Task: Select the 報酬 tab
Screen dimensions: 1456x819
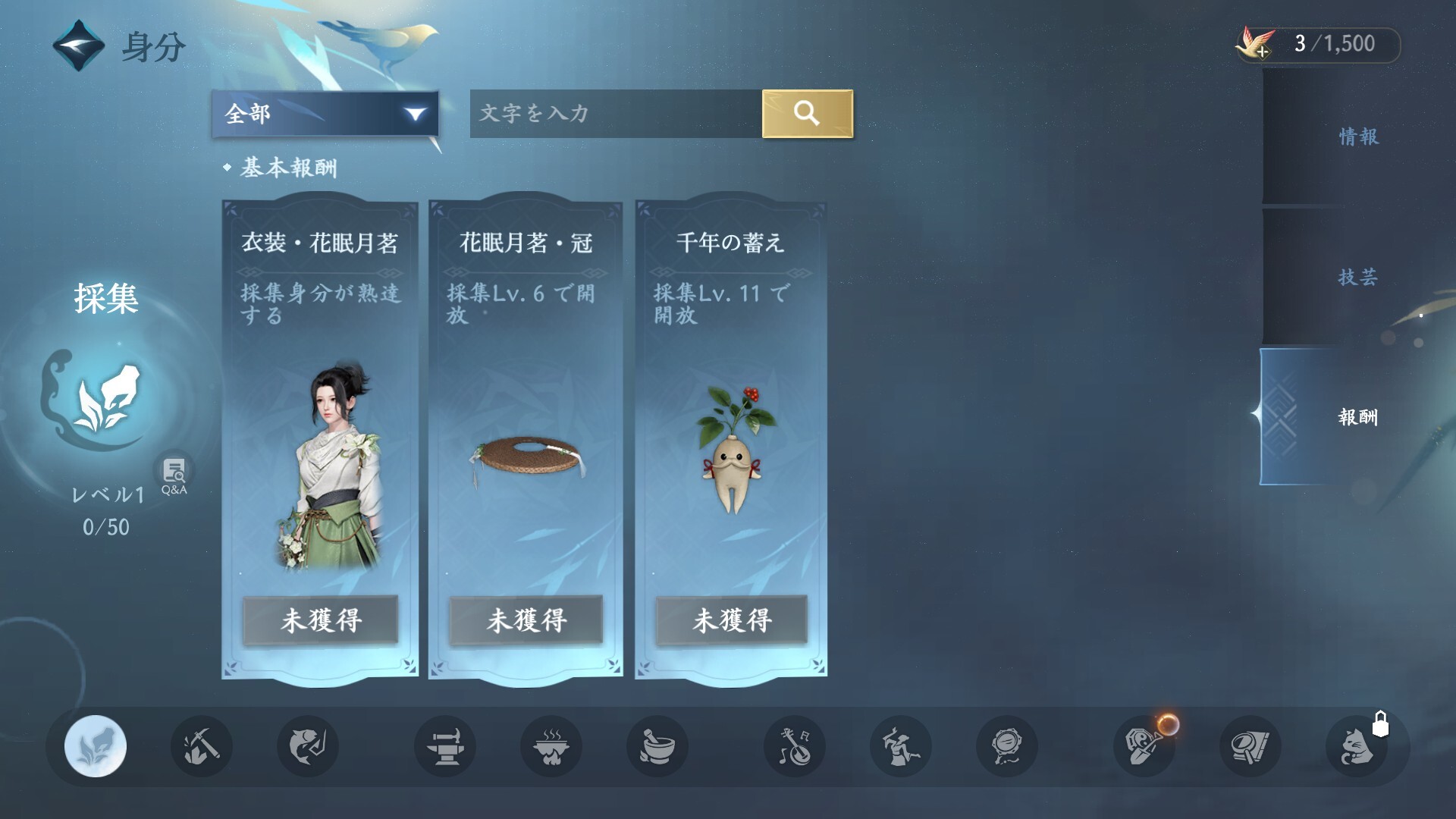Action: click(x=1357, y=416)
